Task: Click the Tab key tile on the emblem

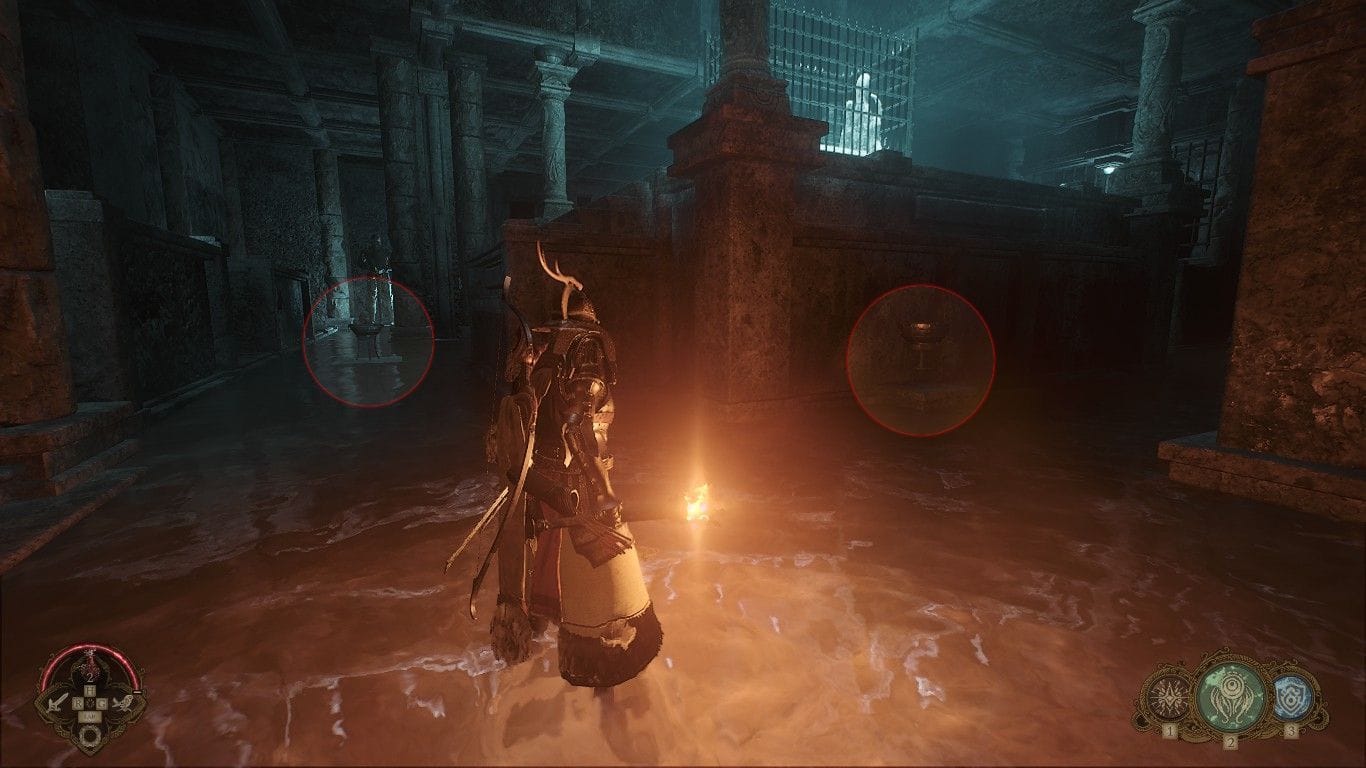Action: [x=89, y=715]
